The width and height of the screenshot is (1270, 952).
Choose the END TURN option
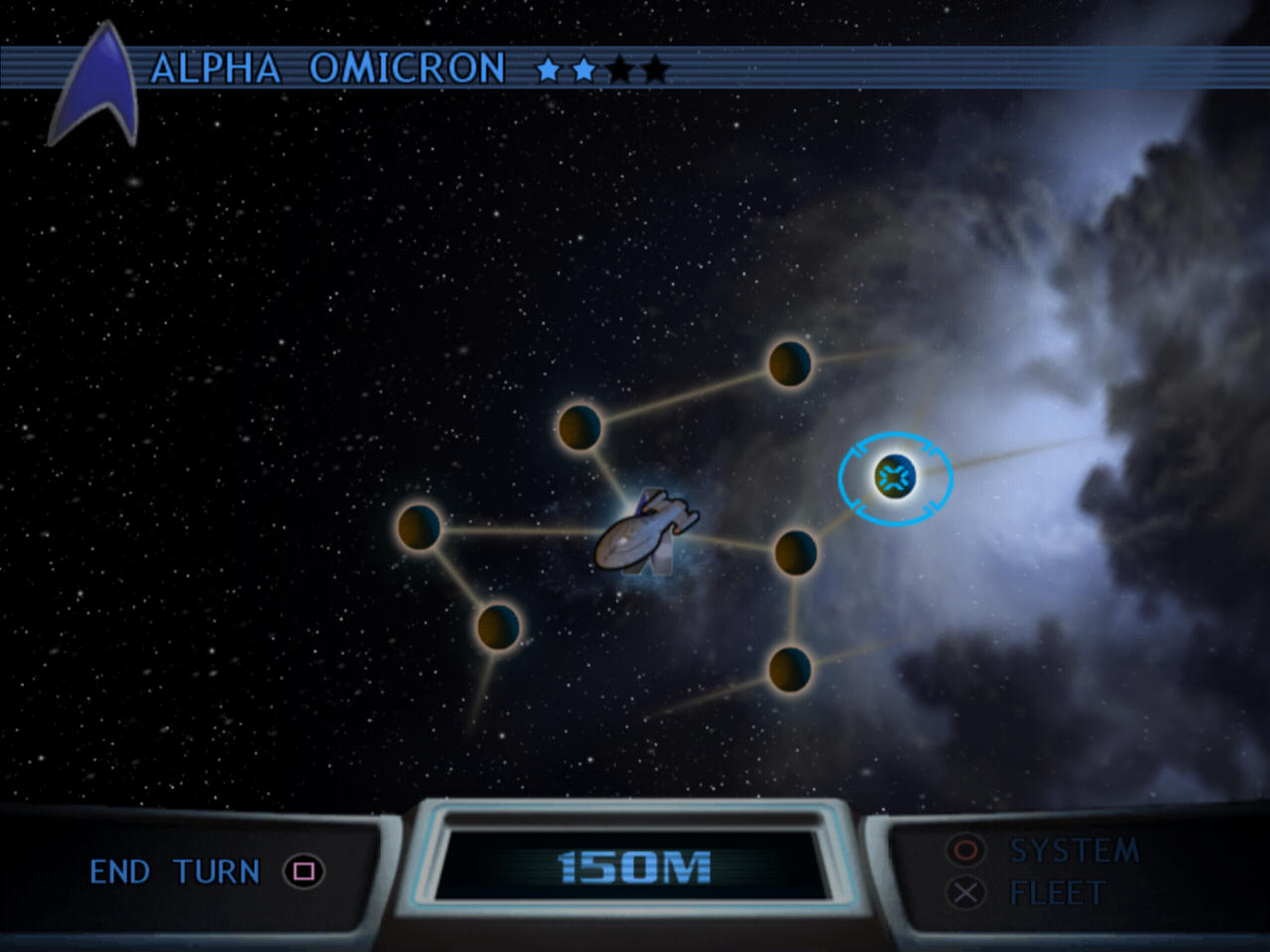pos(176,872)
